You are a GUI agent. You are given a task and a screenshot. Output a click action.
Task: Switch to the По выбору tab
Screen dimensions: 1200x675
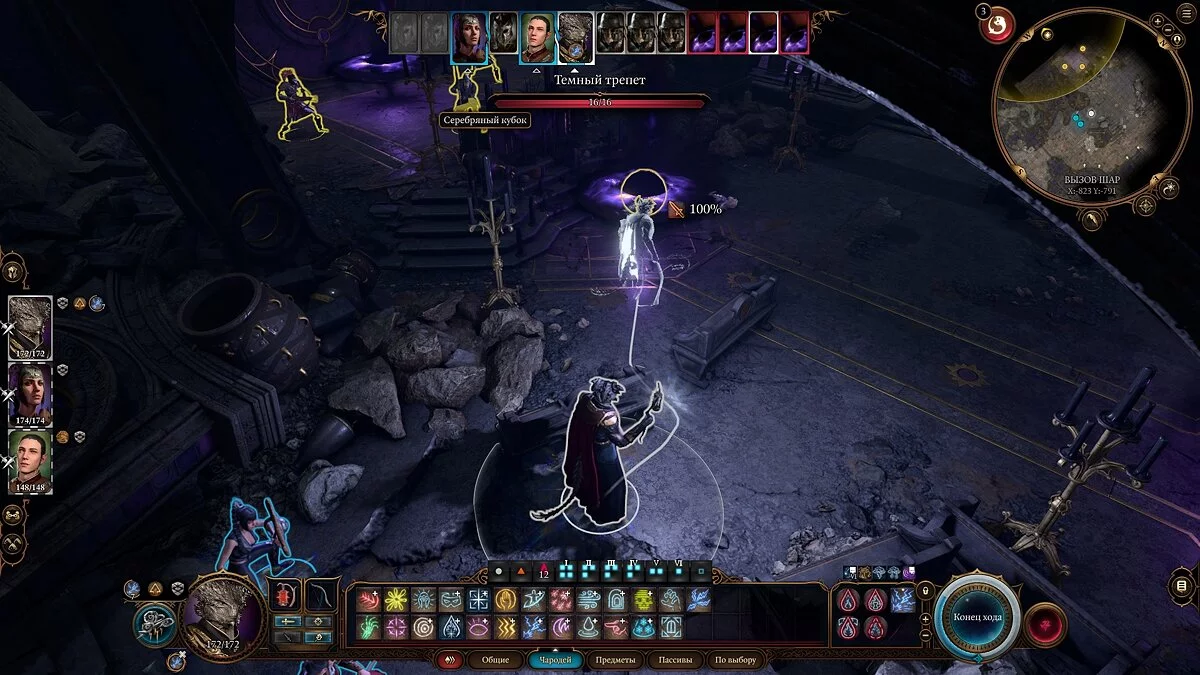[x=735, y=660]
